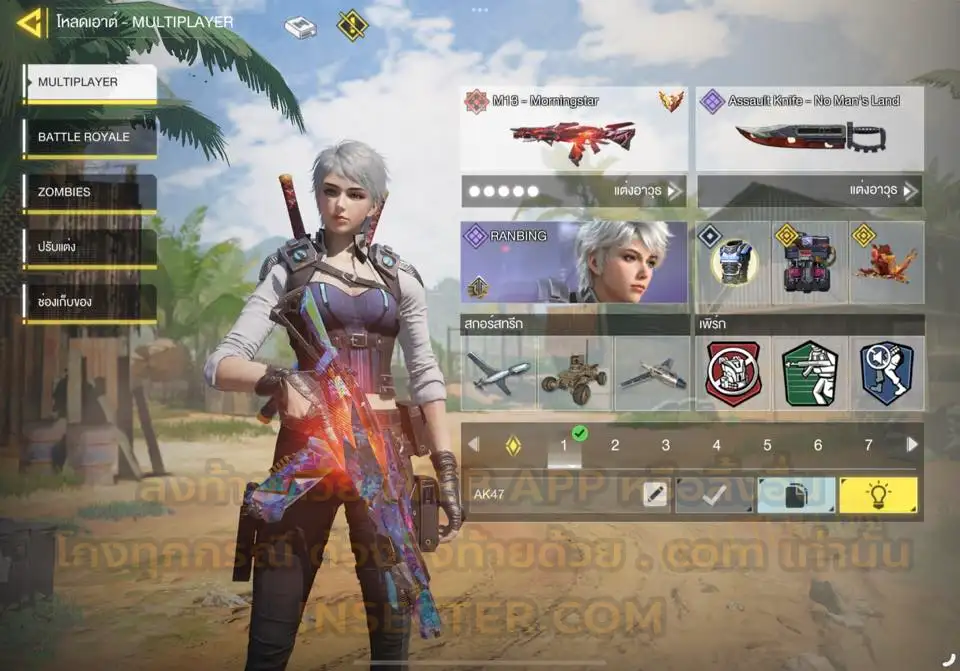This screenshot has height=671, width=960.
Task: Switch to loadout slot 4
Action: pos(716,446)
